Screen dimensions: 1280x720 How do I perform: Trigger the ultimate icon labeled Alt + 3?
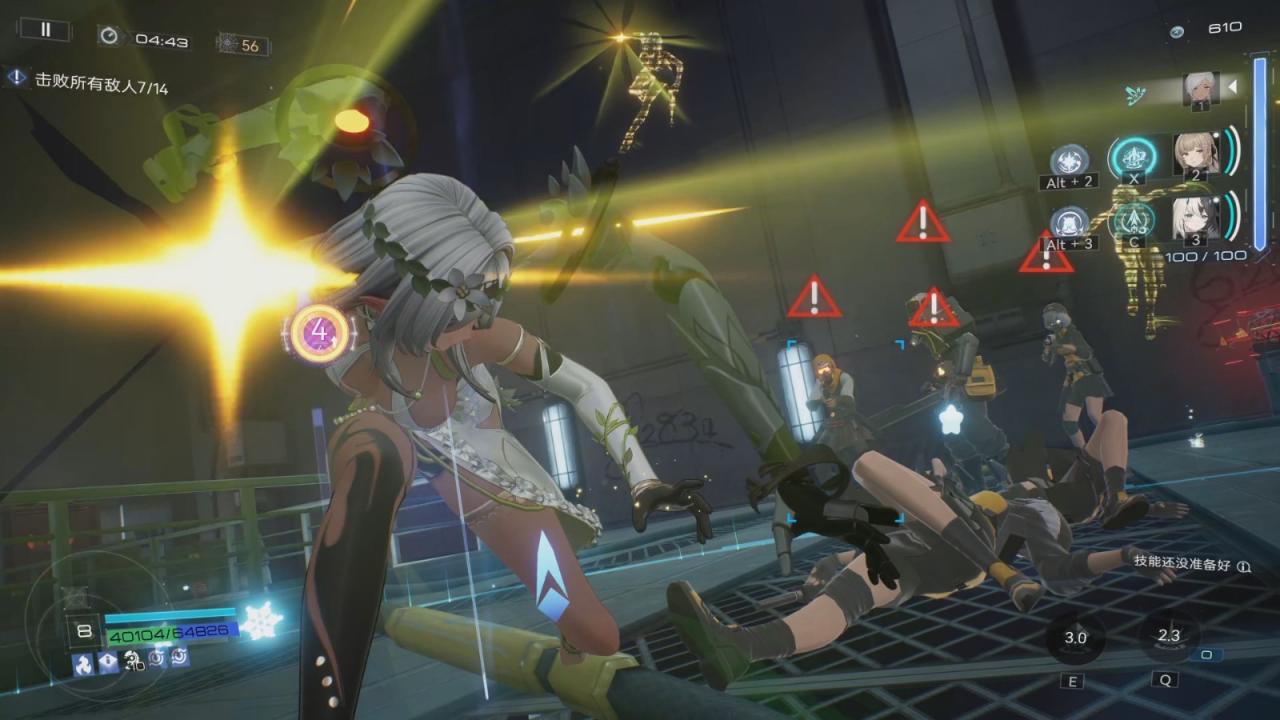(1070, 222)
